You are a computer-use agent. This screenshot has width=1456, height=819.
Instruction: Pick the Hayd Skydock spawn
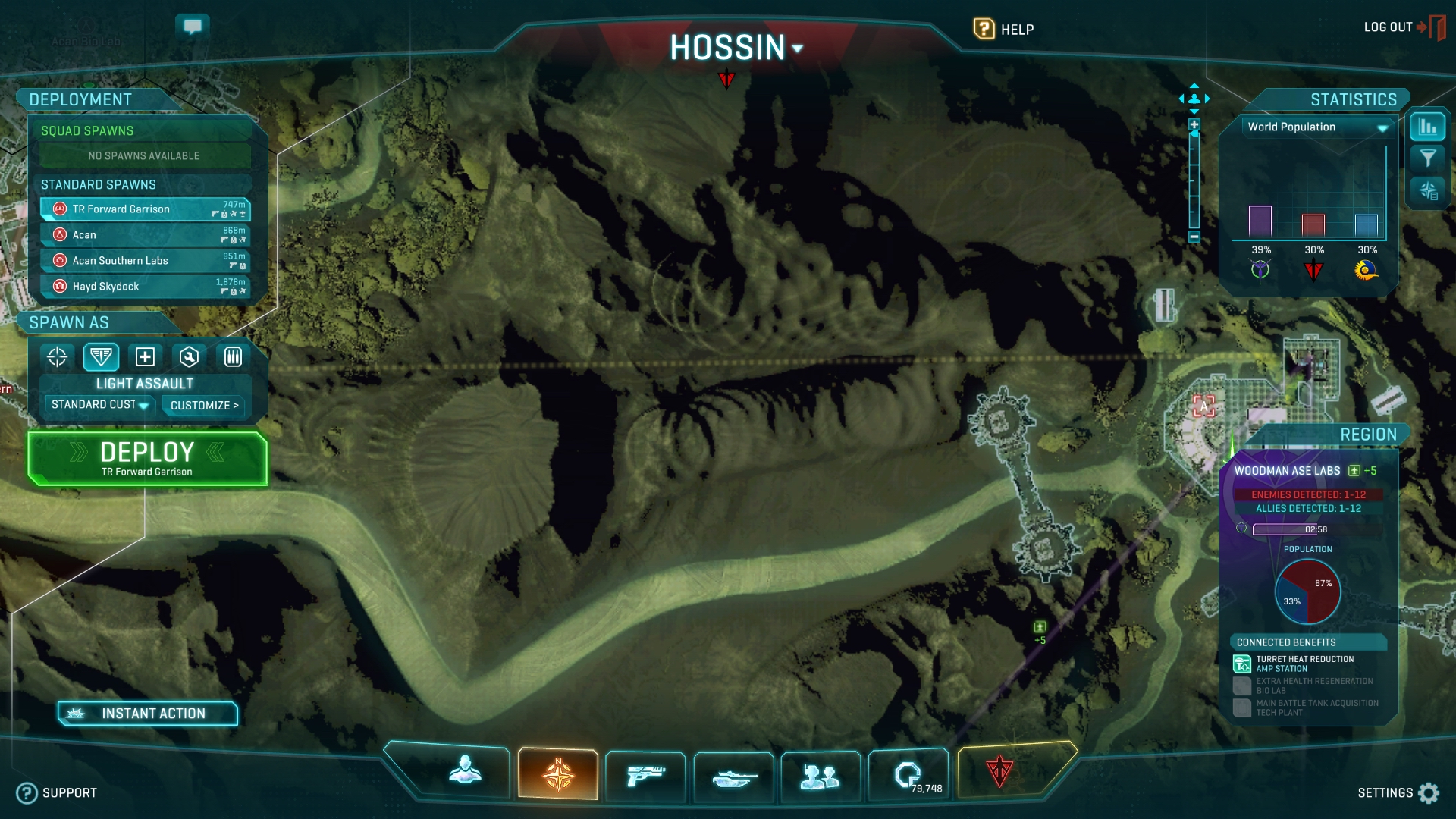coord(144,287)
